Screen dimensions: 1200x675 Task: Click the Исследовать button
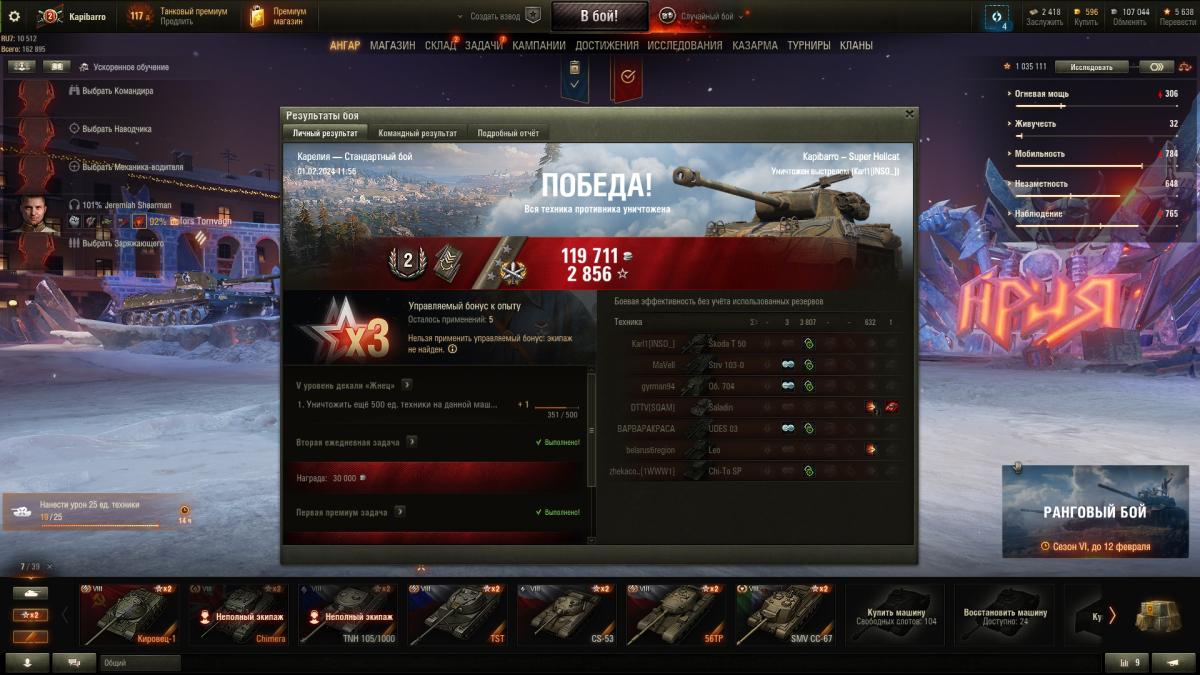1091,67
